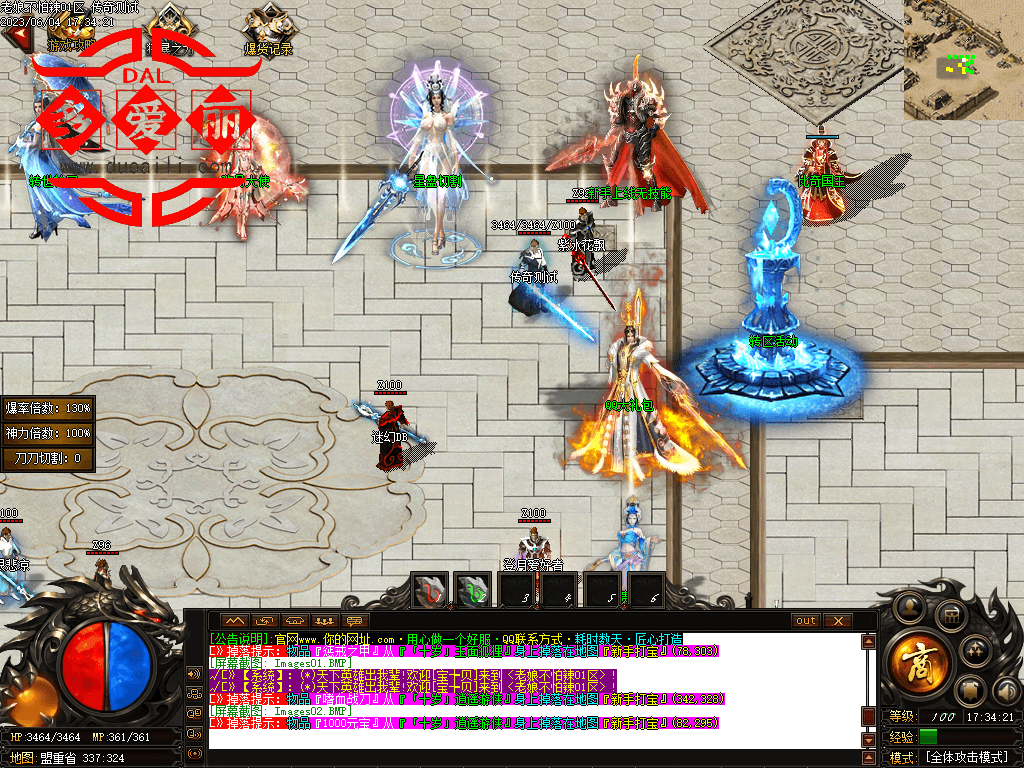
Task: Select the first chat channel tab above chat
Action: pyautogui.click(x=233, y=621)
